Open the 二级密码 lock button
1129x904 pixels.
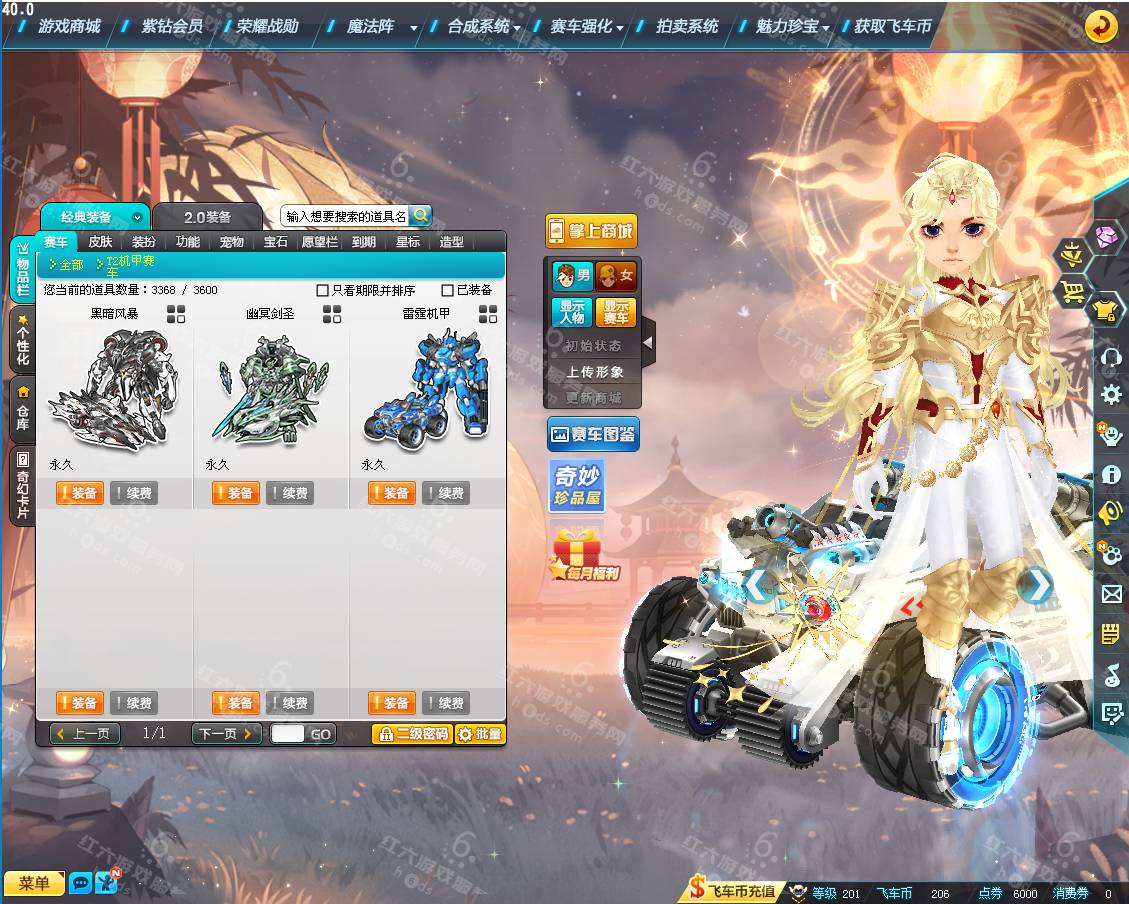tap(412, 734)
